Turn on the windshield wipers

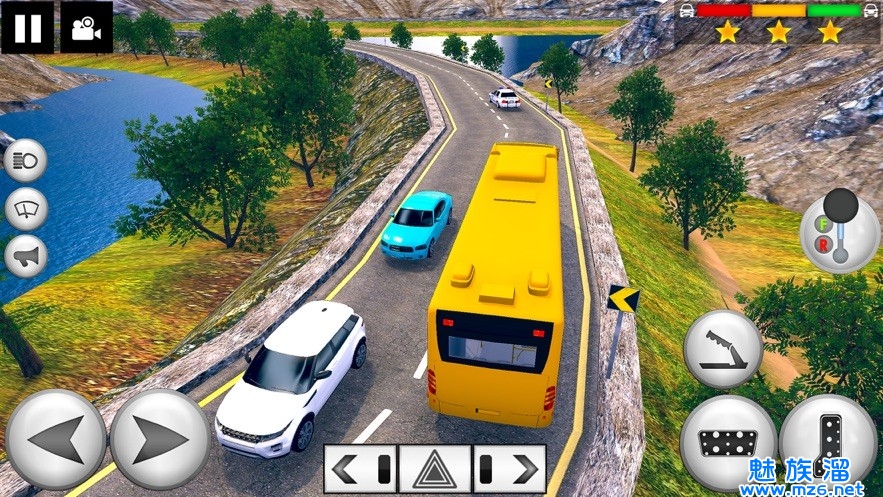[x=26, y=209]
